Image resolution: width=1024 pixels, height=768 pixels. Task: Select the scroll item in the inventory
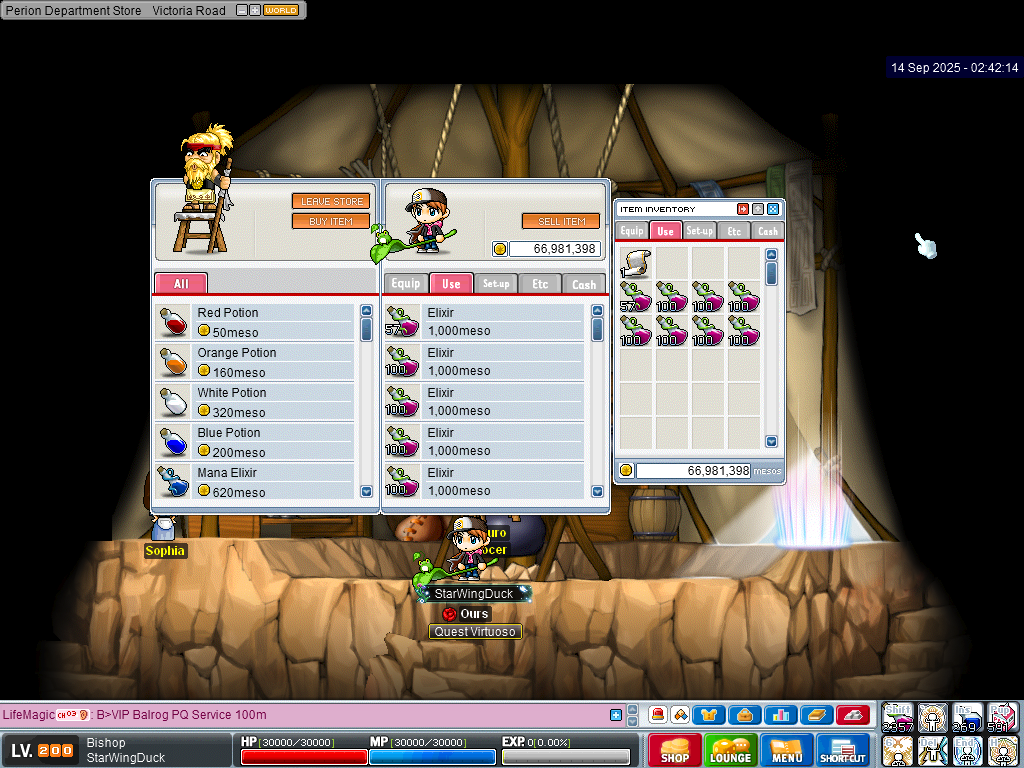pos(636,263)
